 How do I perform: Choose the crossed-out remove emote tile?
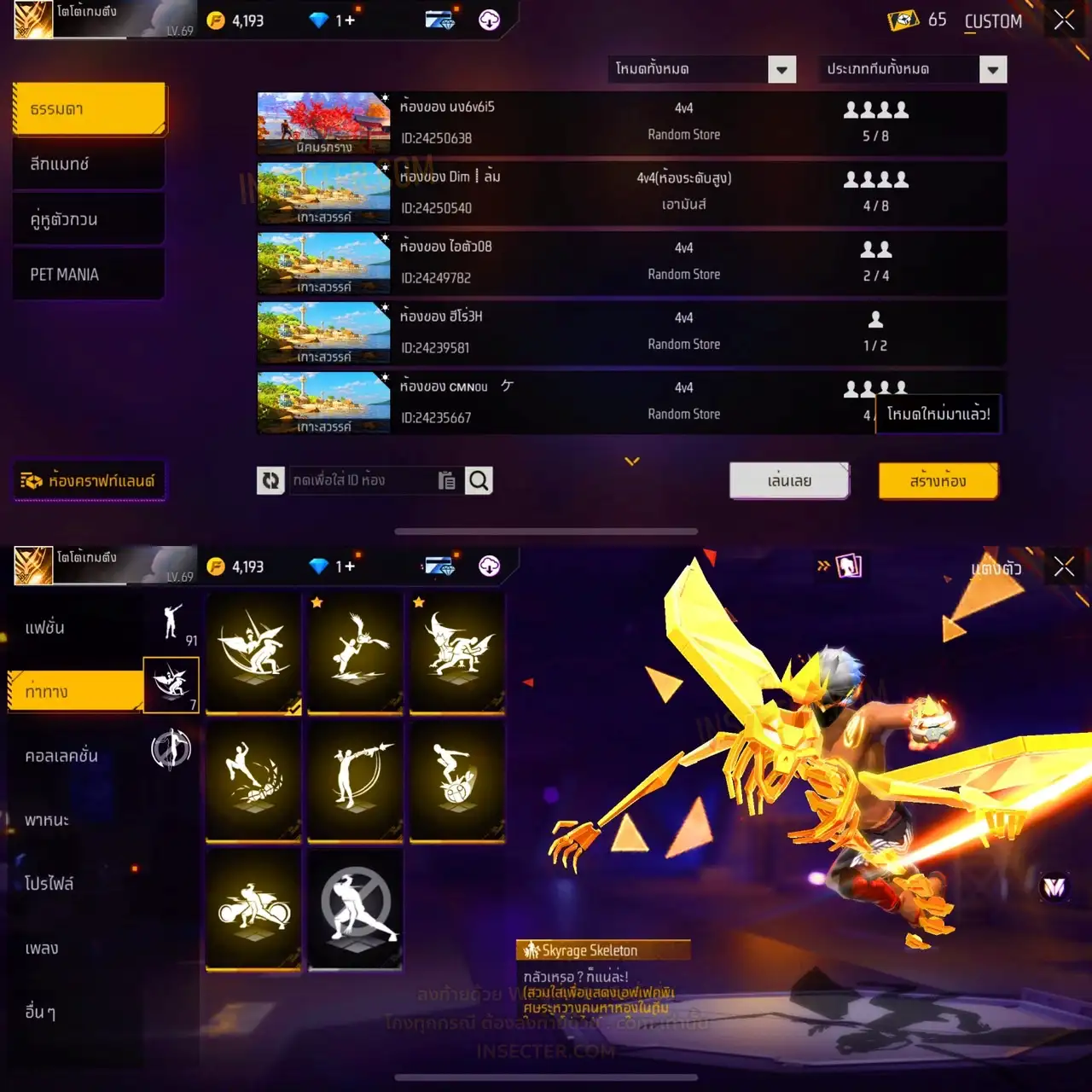click(356, 910)
